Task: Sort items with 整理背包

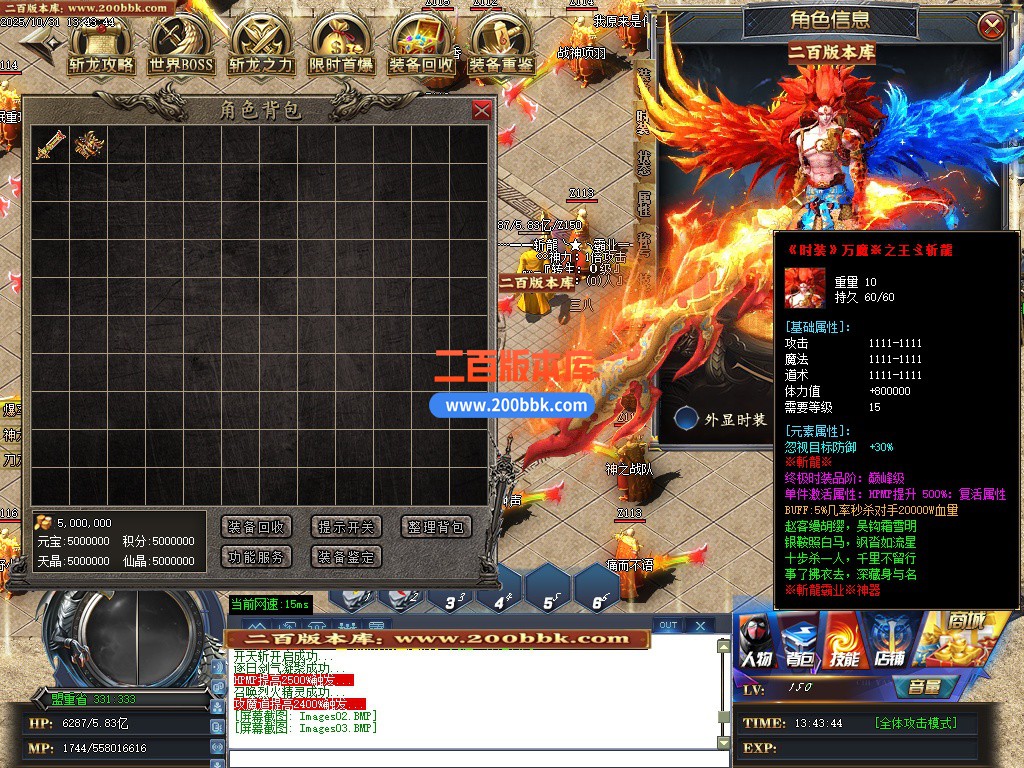Action: [437, 527]
